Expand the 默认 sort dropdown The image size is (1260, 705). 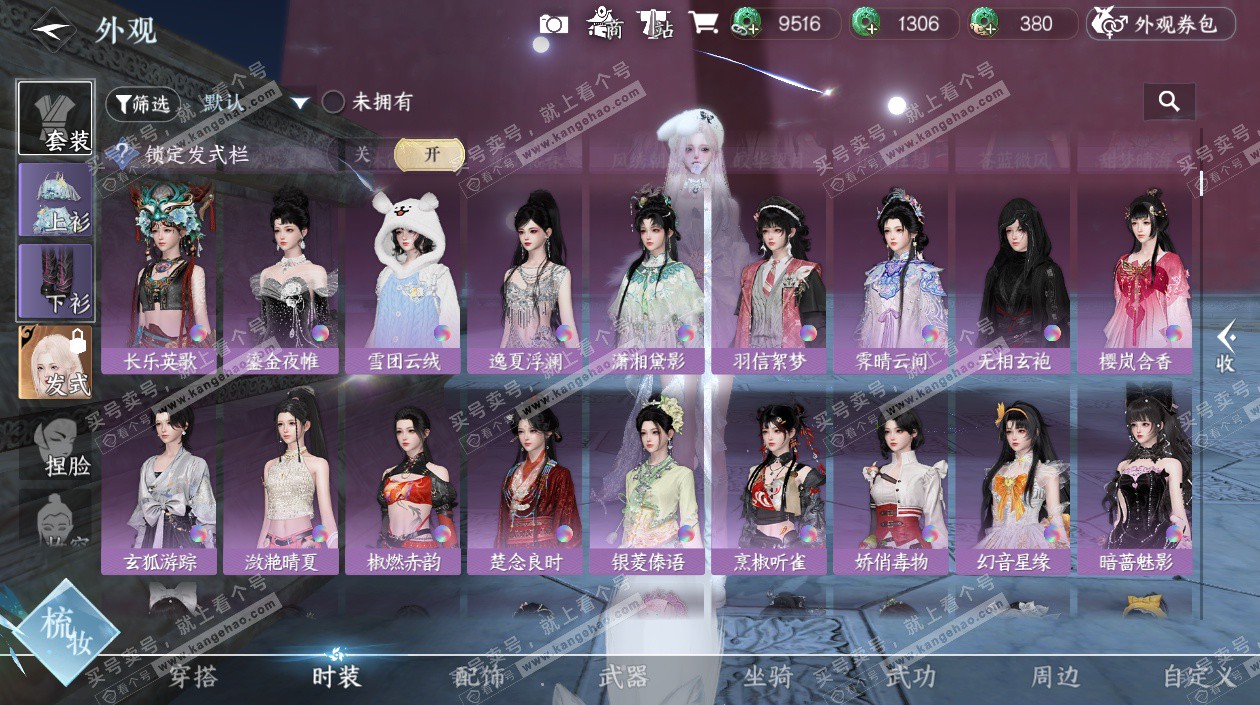pyautogui.click(x=298, y=103)
